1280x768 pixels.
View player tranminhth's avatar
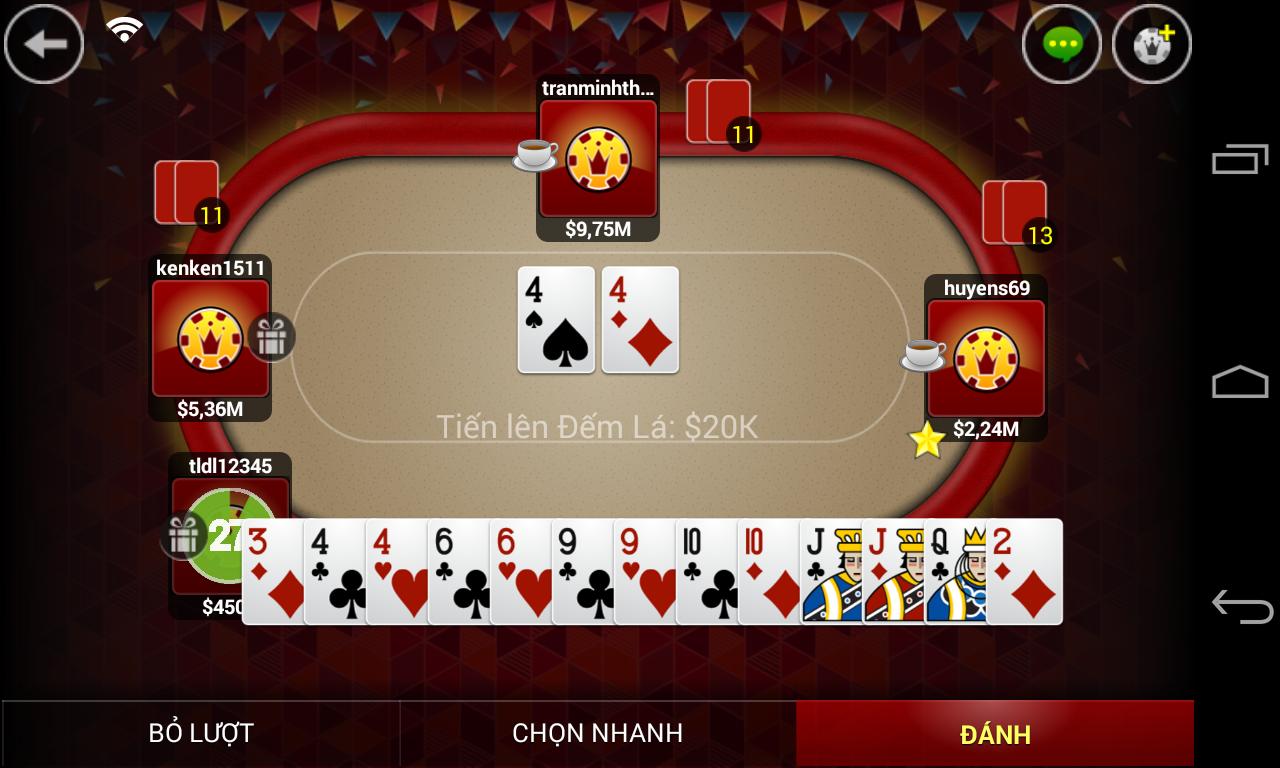pyautogui.click(x=598, y=158)
